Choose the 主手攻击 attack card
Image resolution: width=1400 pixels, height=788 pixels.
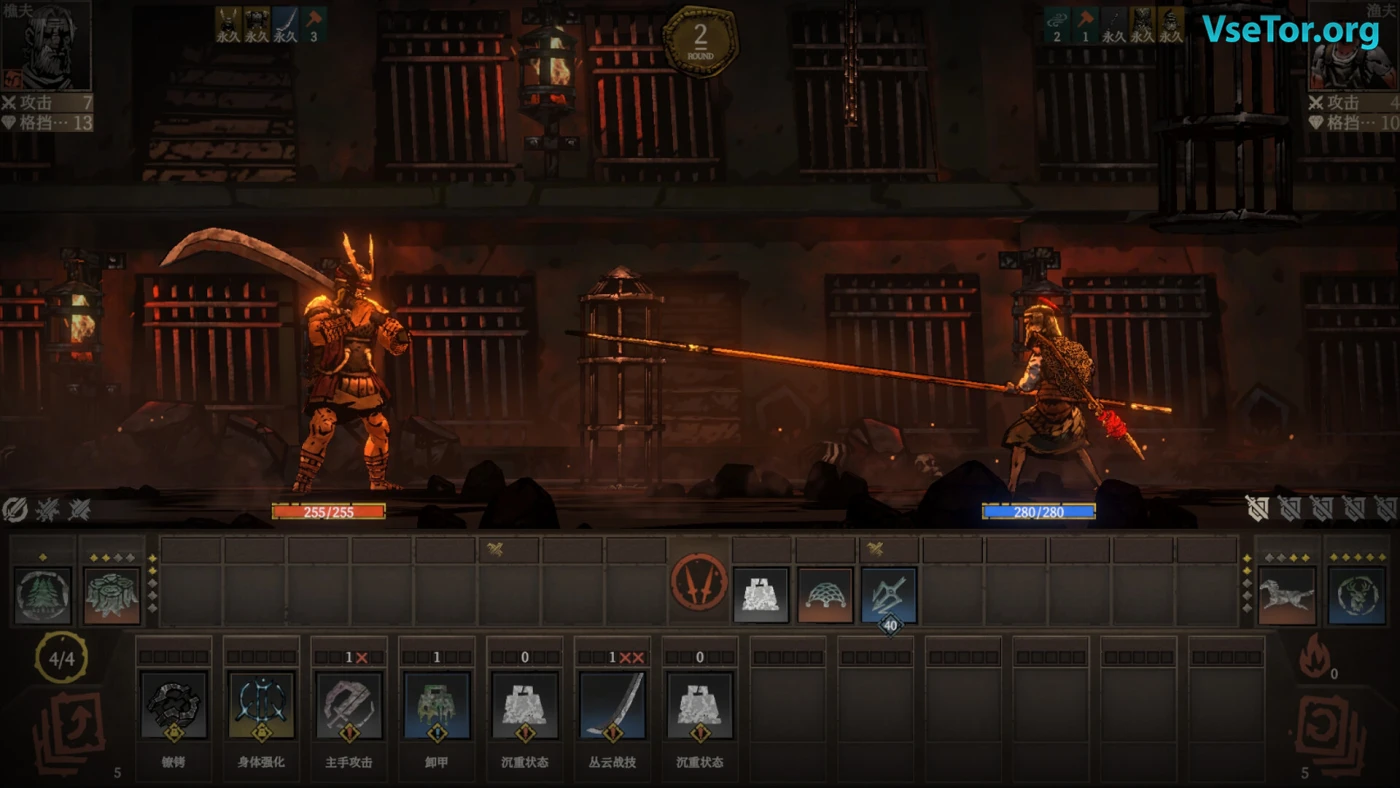click(349, 705)
